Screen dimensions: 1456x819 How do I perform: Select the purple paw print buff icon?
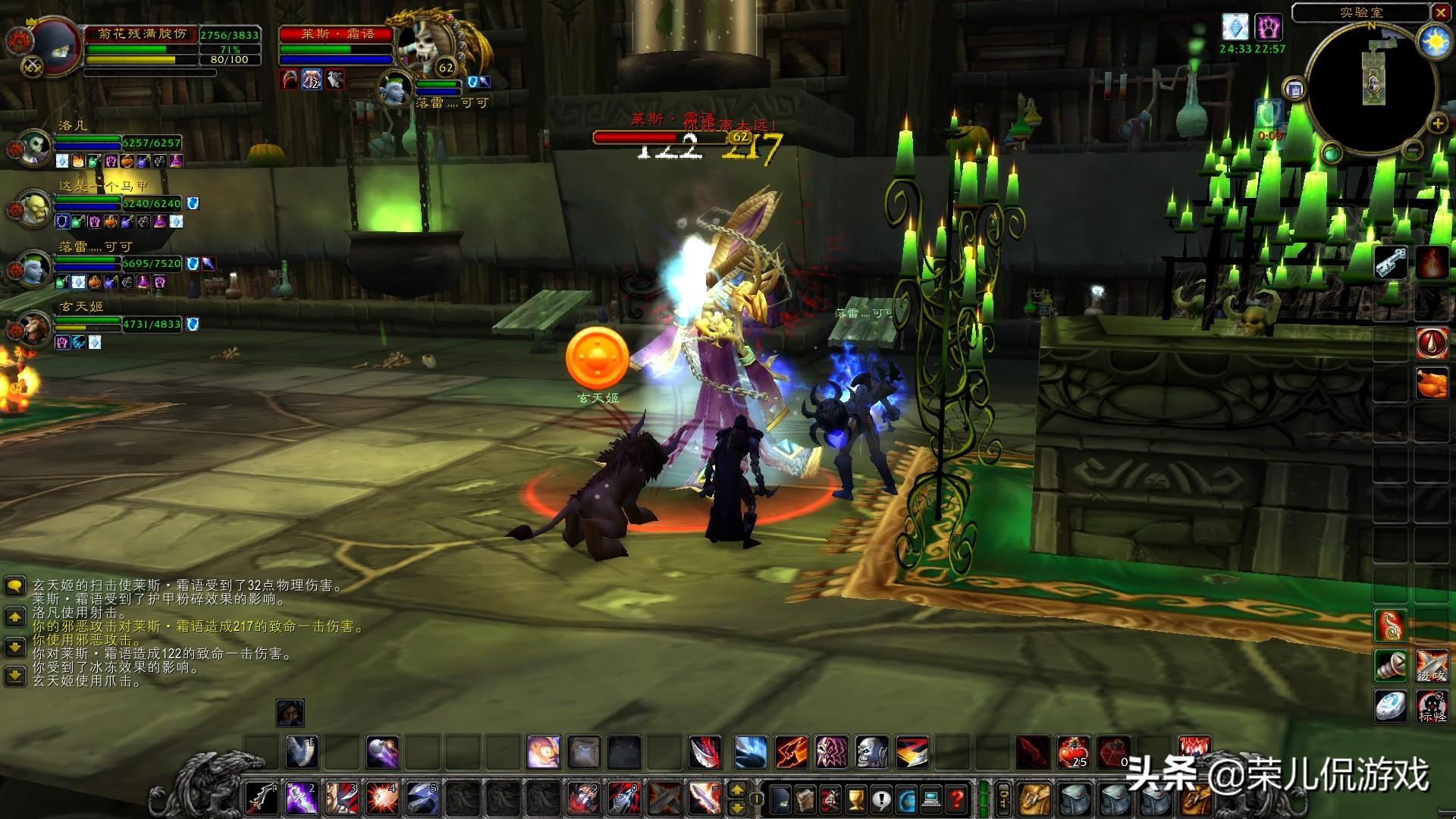pos(1268,28)
